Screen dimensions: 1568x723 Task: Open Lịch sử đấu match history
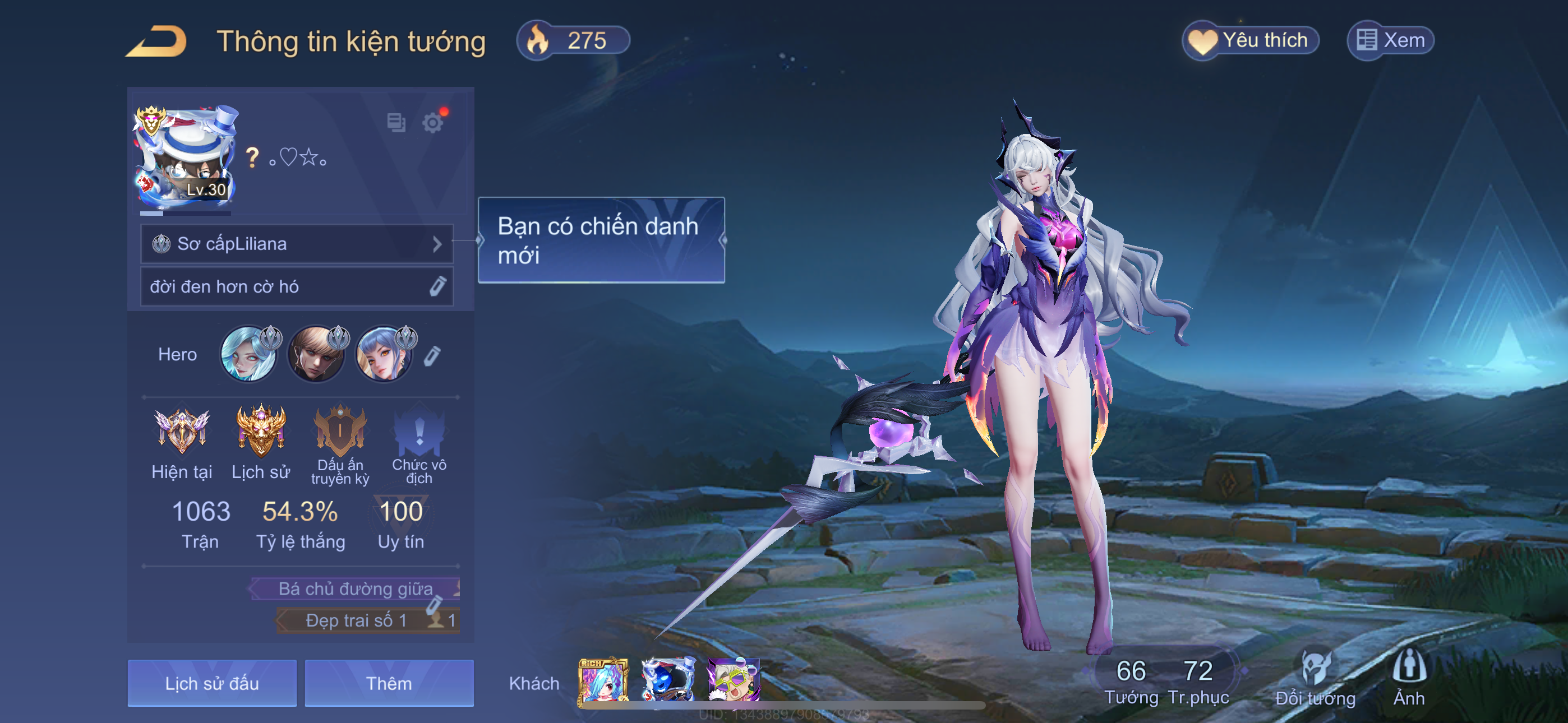(212, 683)
